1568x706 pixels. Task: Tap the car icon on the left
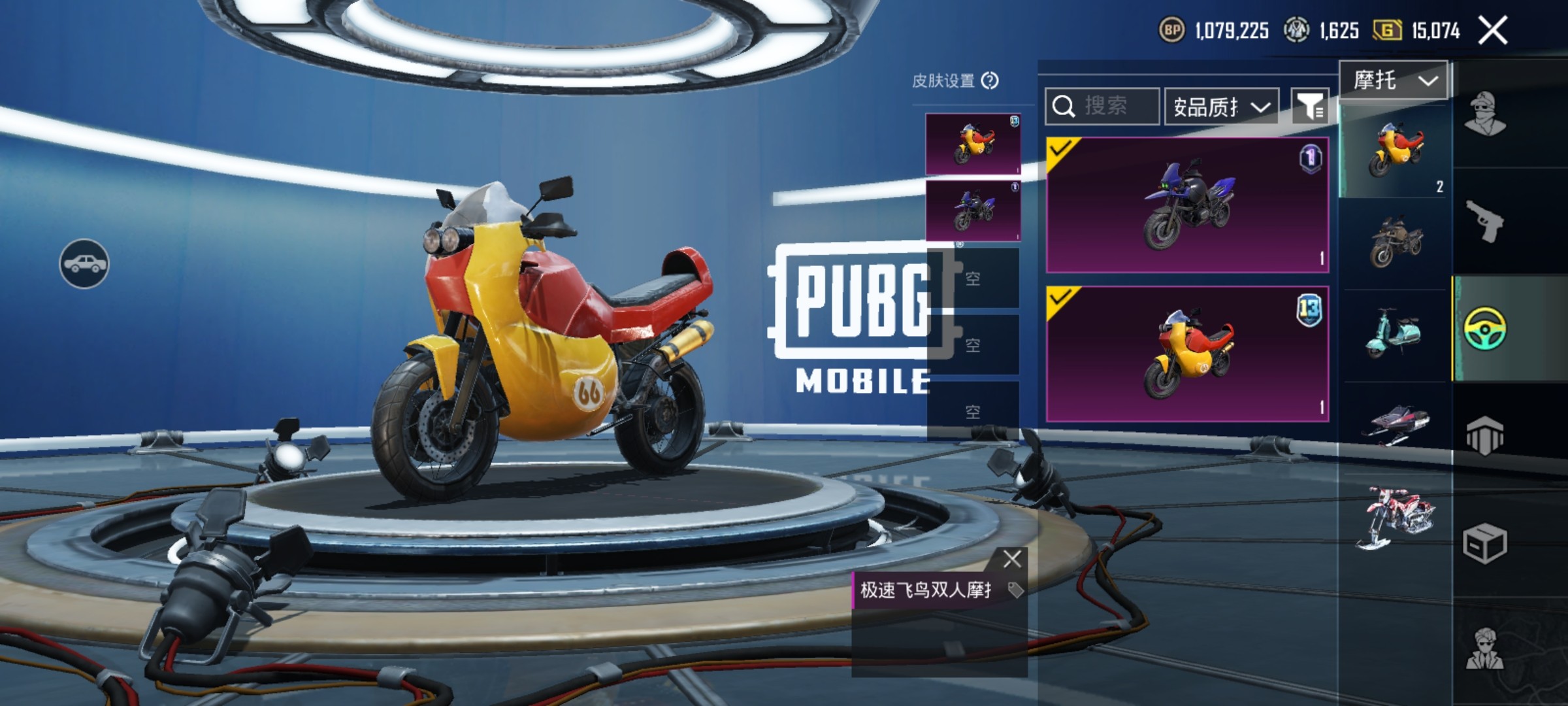tap(84, 263)
